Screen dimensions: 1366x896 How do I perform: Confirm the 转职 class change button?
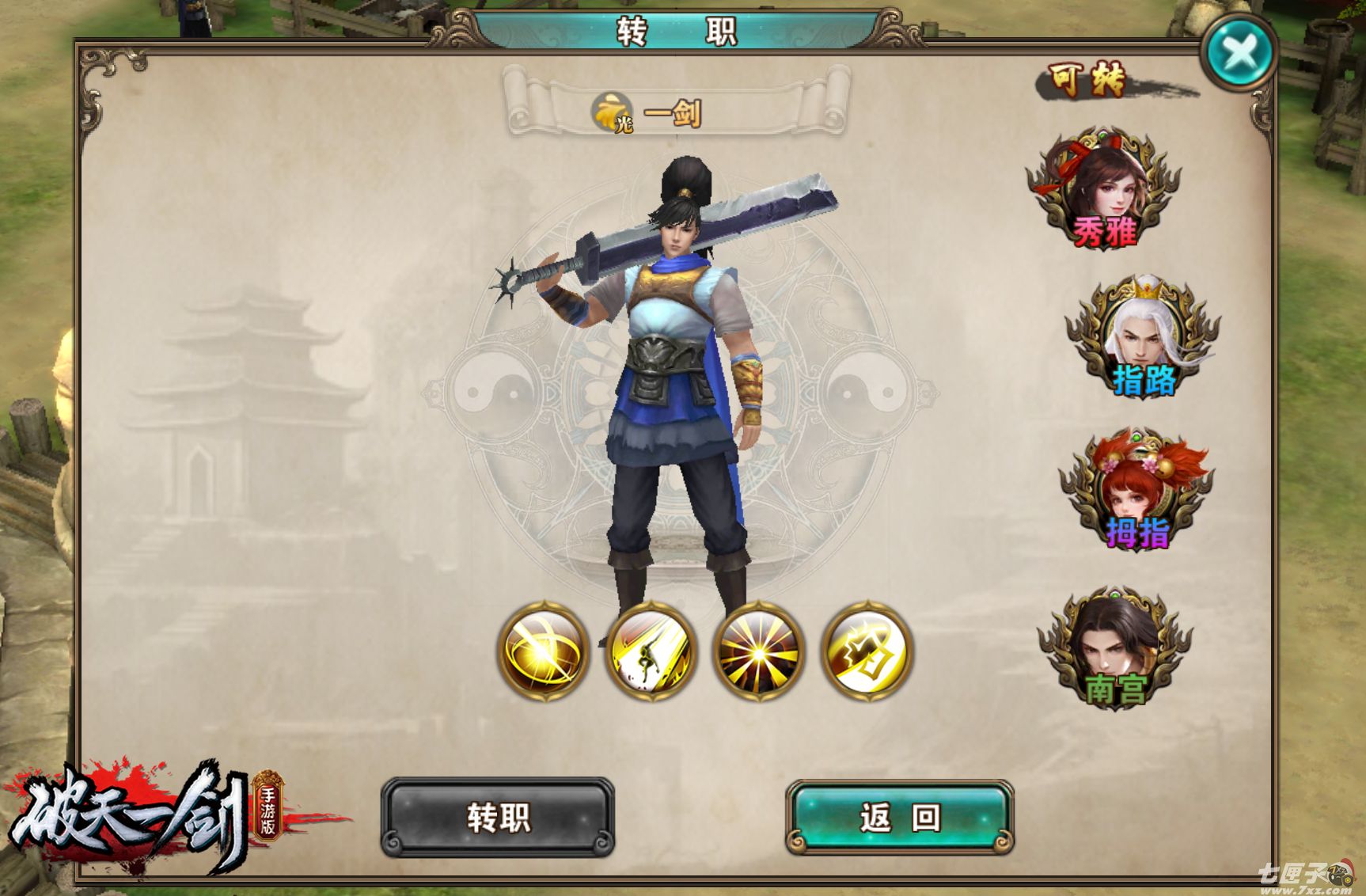pos(498,818)
